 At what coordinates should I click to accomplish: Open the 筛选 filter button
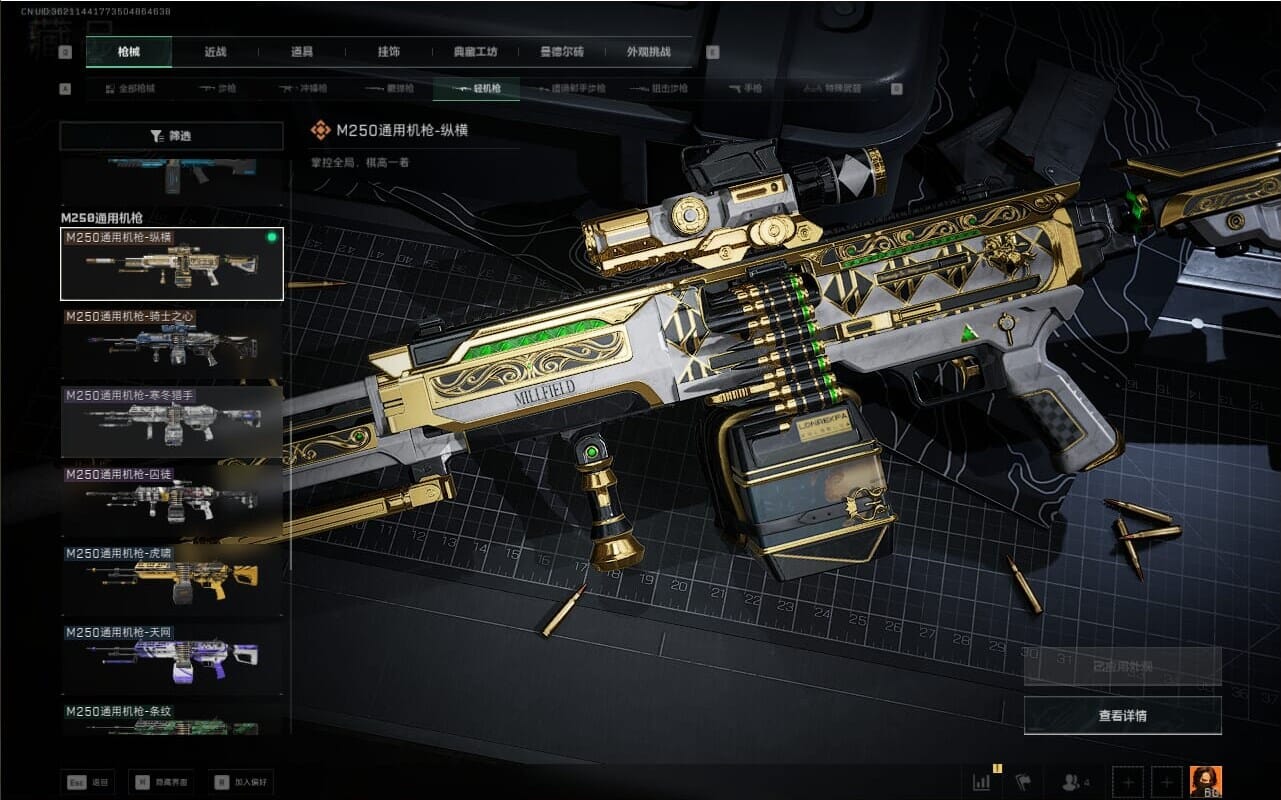pyautogui.click(x=171, y=136)
